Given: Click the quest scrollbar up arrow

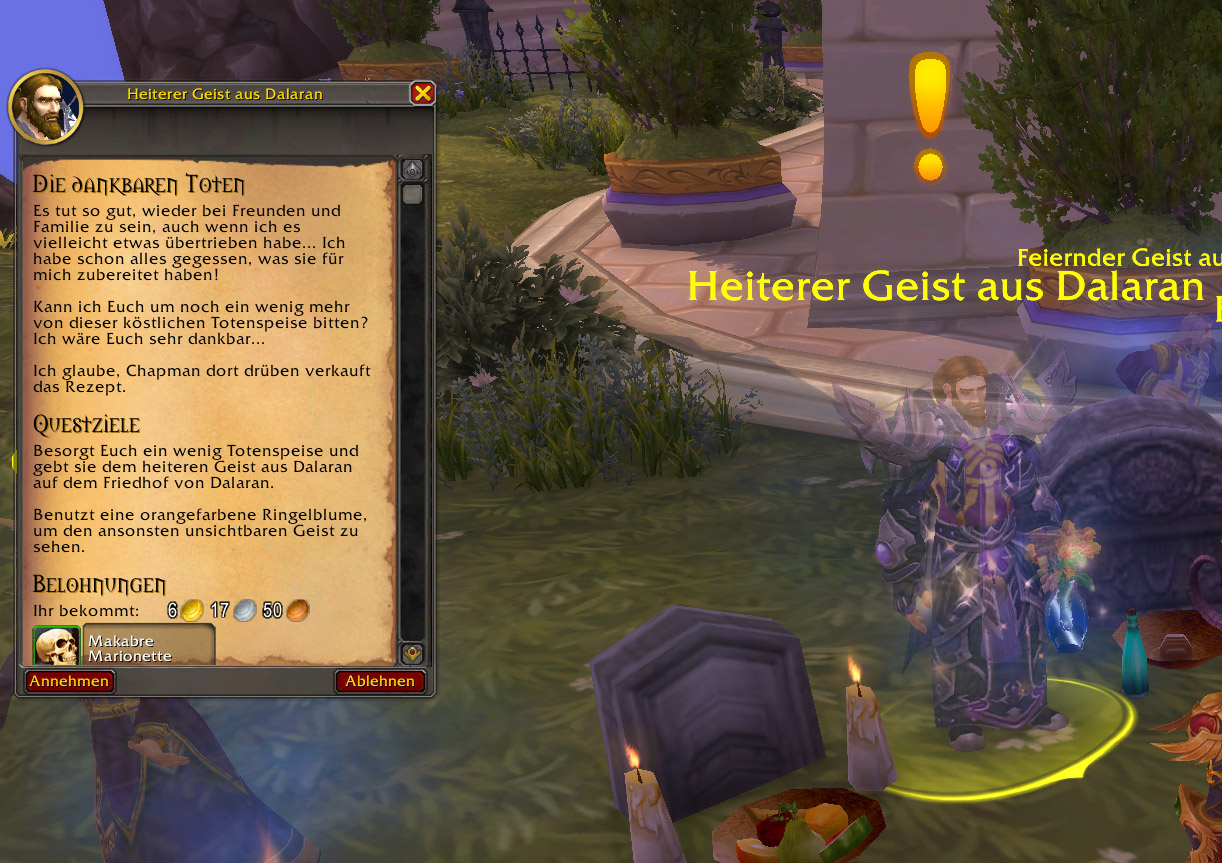Looking at the screenshot, I should point(412,168).
